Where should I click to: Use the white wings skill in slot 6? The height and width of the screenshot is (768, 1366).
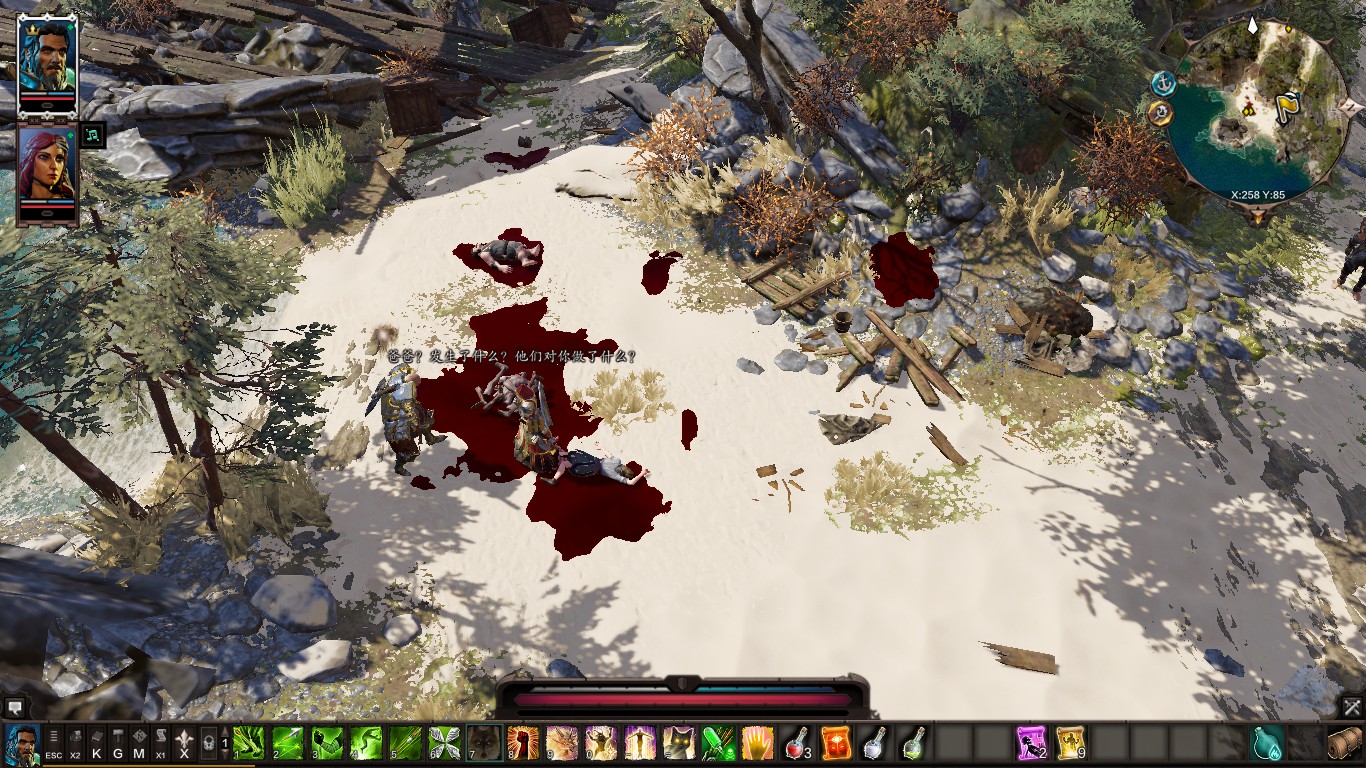(445, 744)
